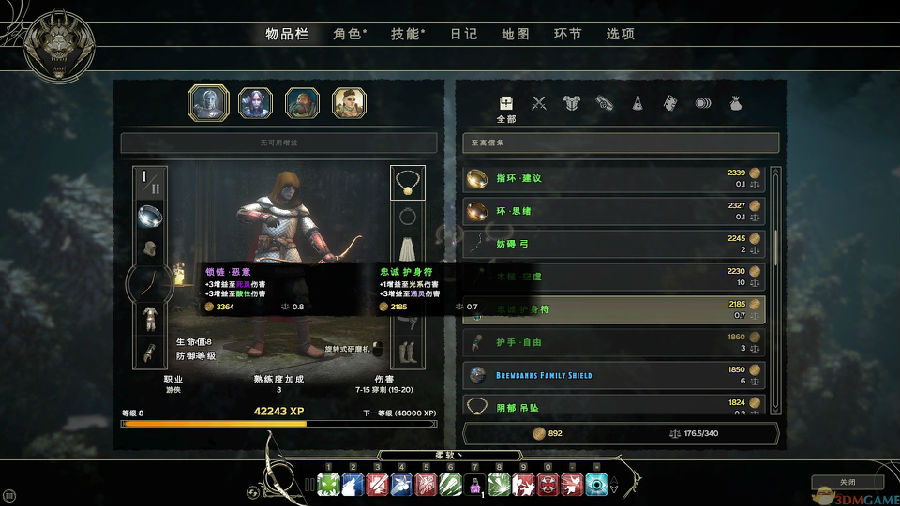Image resolution: width=900 pixels, height=506 pixels.
Task: Switch to the 角色 (Character) tab
Action: (349, 33)
